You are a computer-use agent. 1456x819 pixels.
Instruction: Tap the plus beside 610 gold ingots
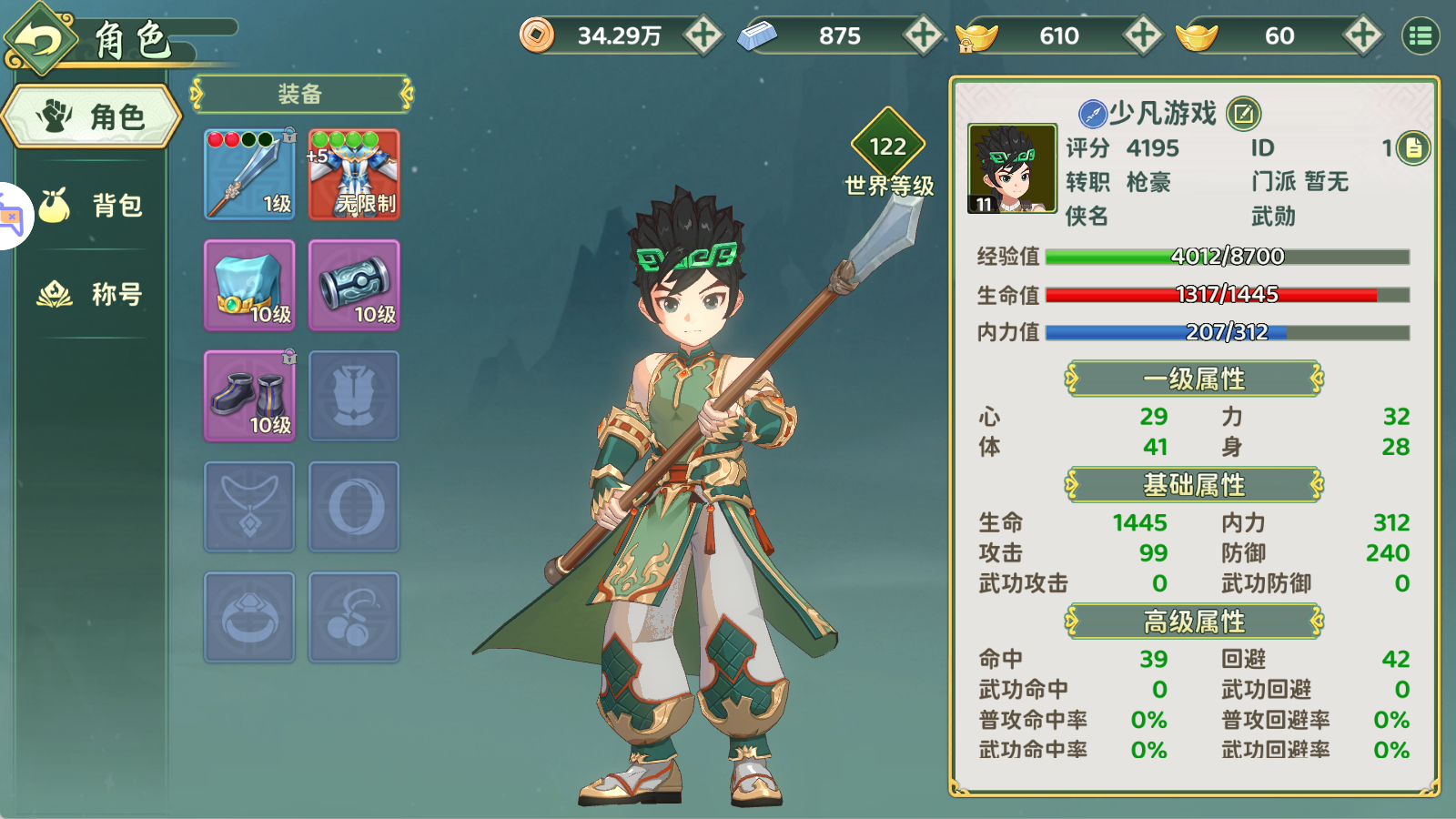1142,35
